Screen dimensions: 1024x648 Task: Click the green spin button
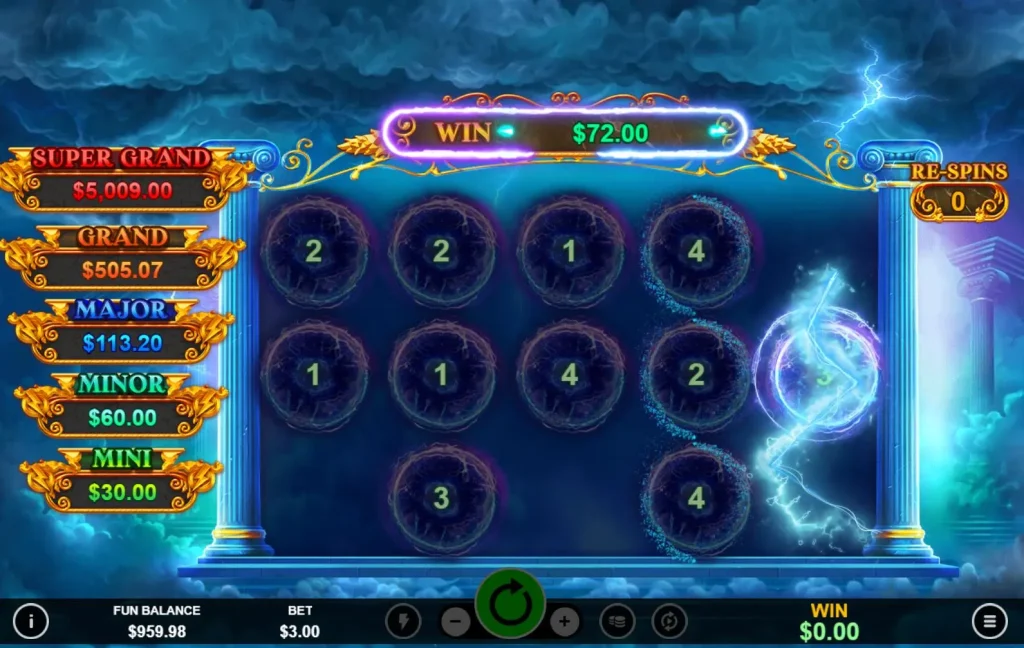(510, 604)
